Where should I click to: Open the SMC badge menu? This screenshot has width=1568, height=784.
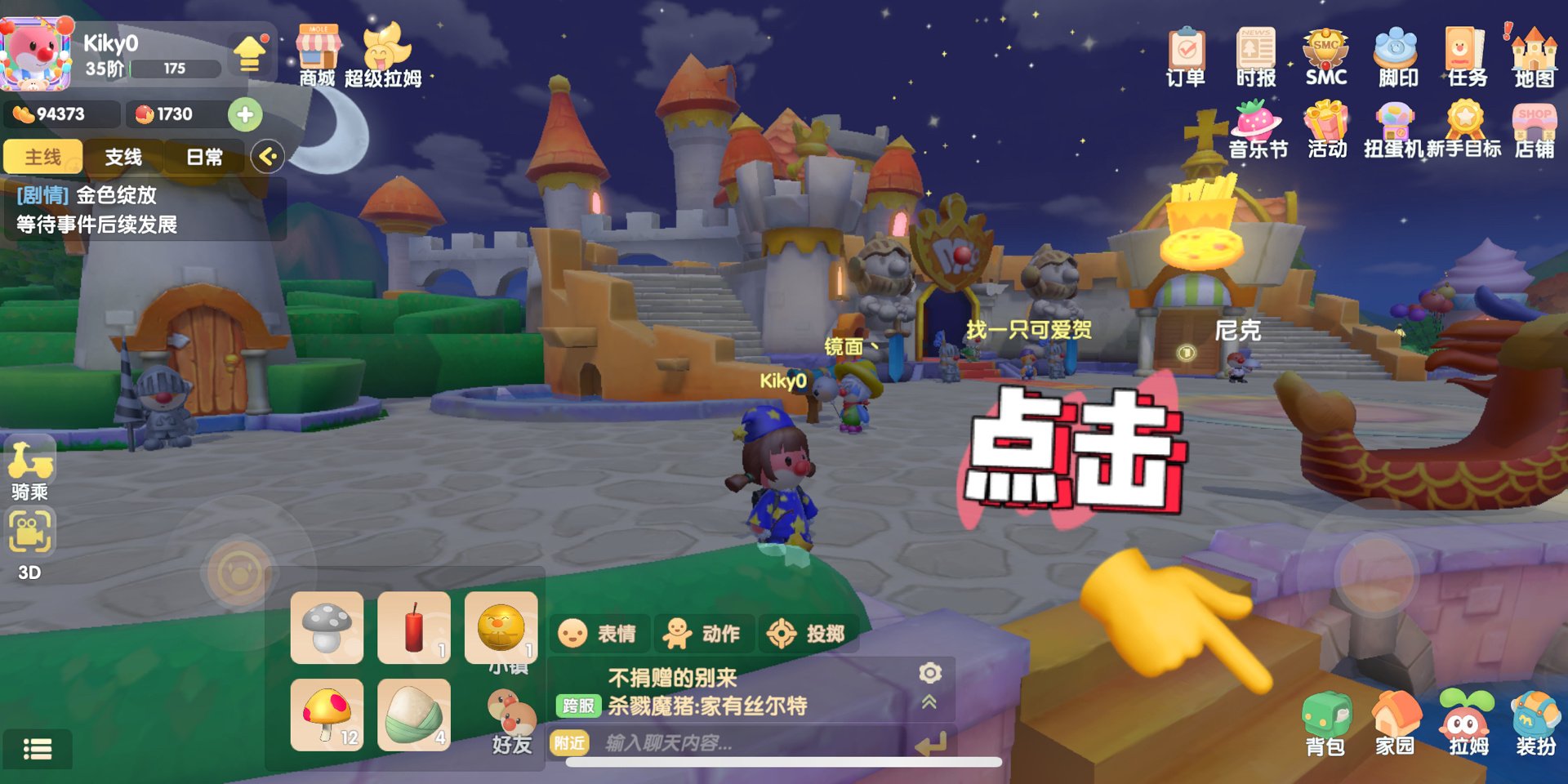pos(1325,56)
